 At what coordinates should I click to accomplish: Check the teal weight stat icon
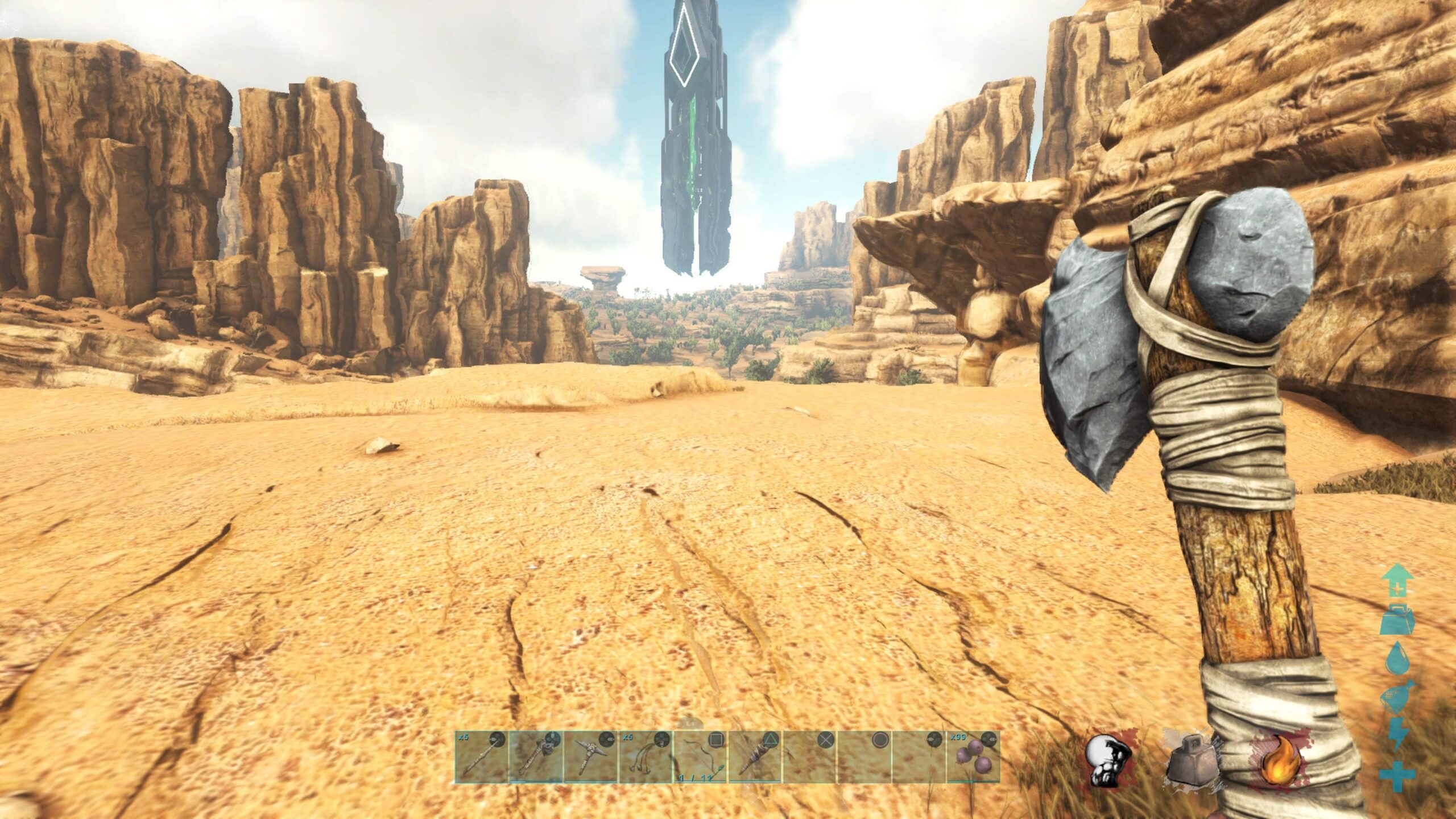[x=1397, y=619]
